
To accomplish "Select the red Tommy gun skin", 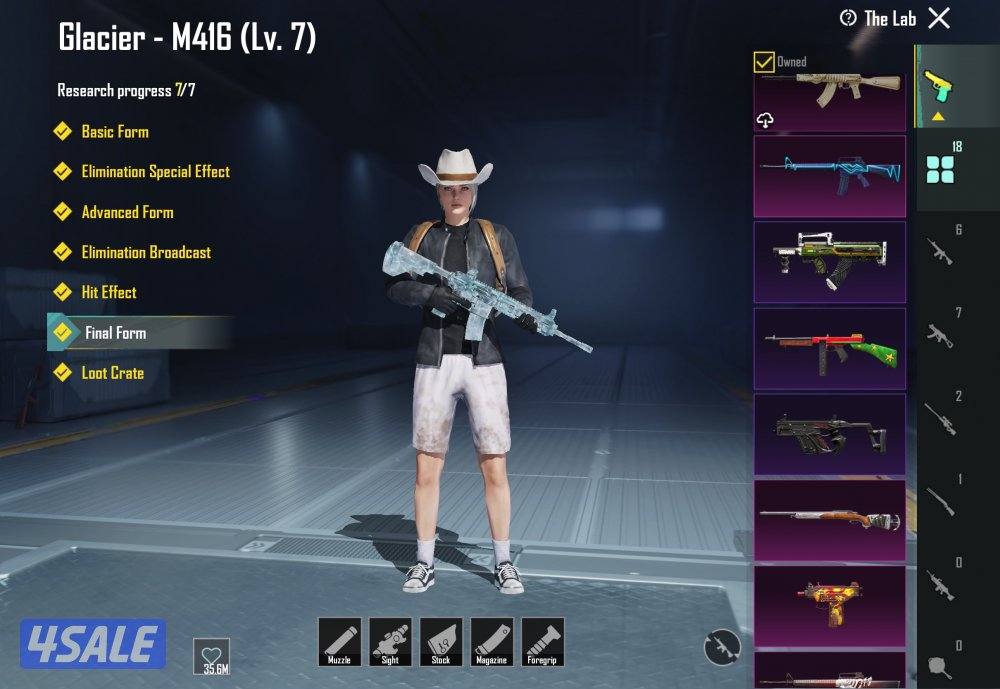I will click(829, 348).
